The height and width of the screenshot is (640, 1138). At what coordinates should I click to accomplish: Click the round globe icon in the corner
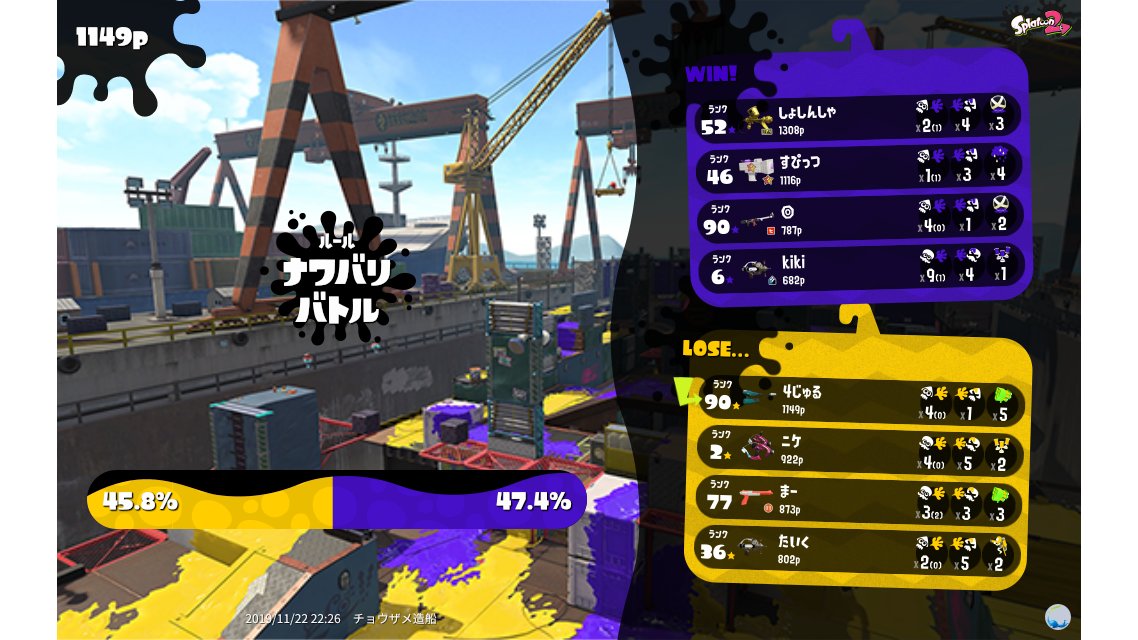pyautogui.click(x=1057, y=616)
